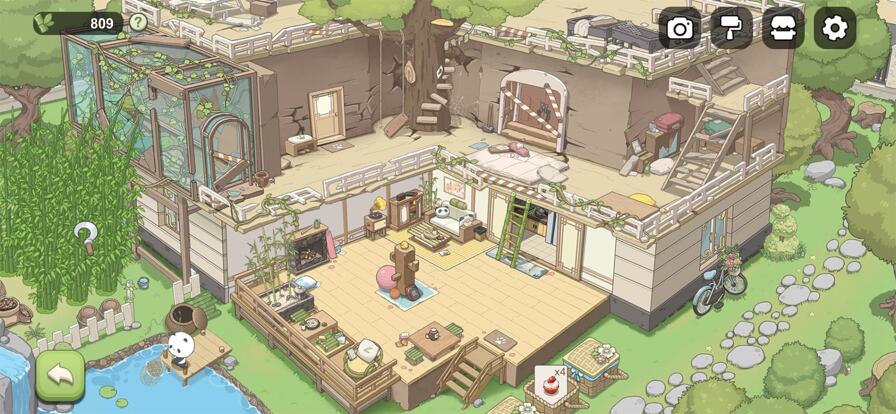This screenshot has width=896, height=414.
Task: Open the shop storefront icon
Action: point(783,28)
